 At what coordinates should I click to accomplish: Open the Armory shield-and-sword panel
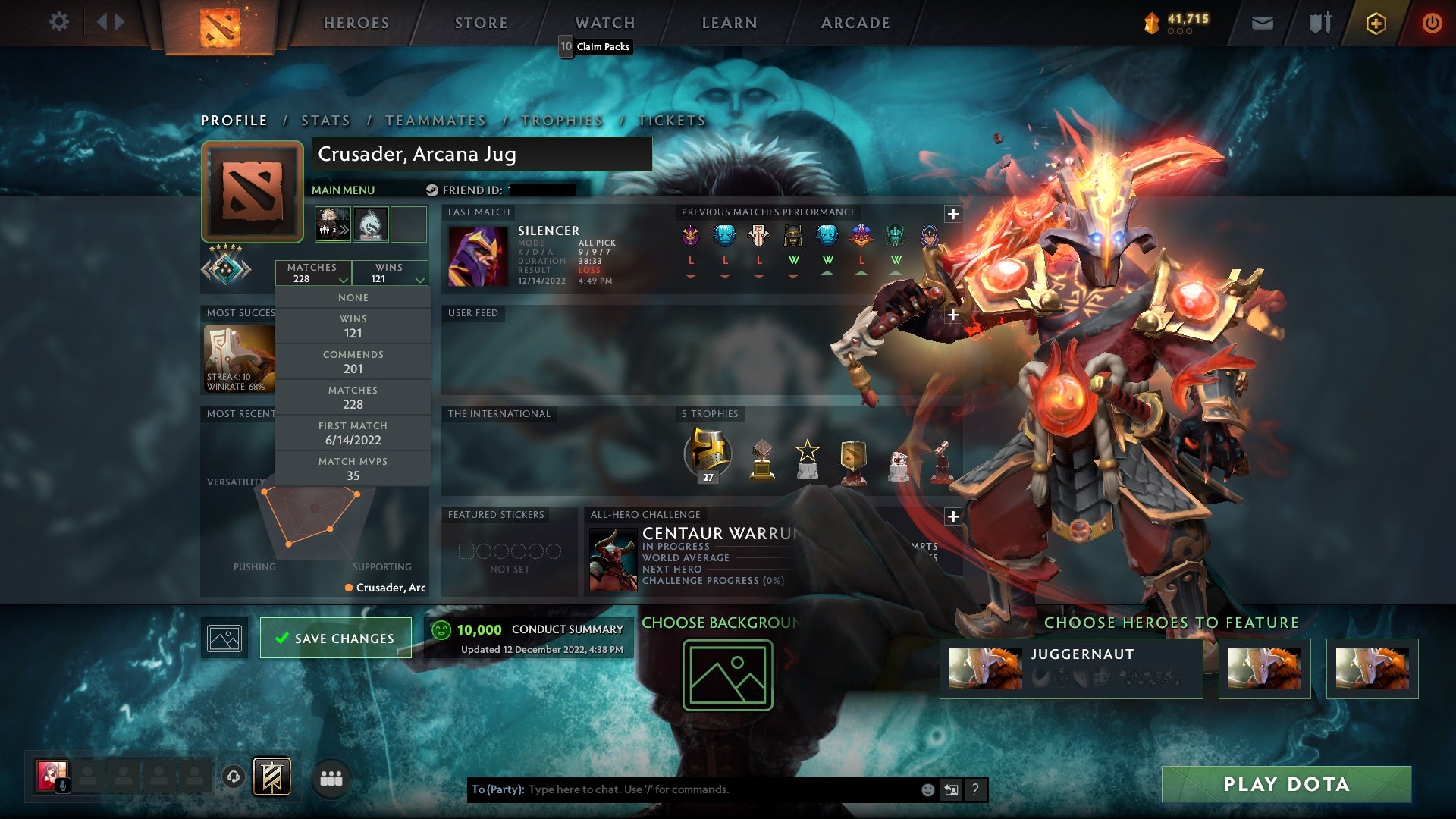point(1319,23)
